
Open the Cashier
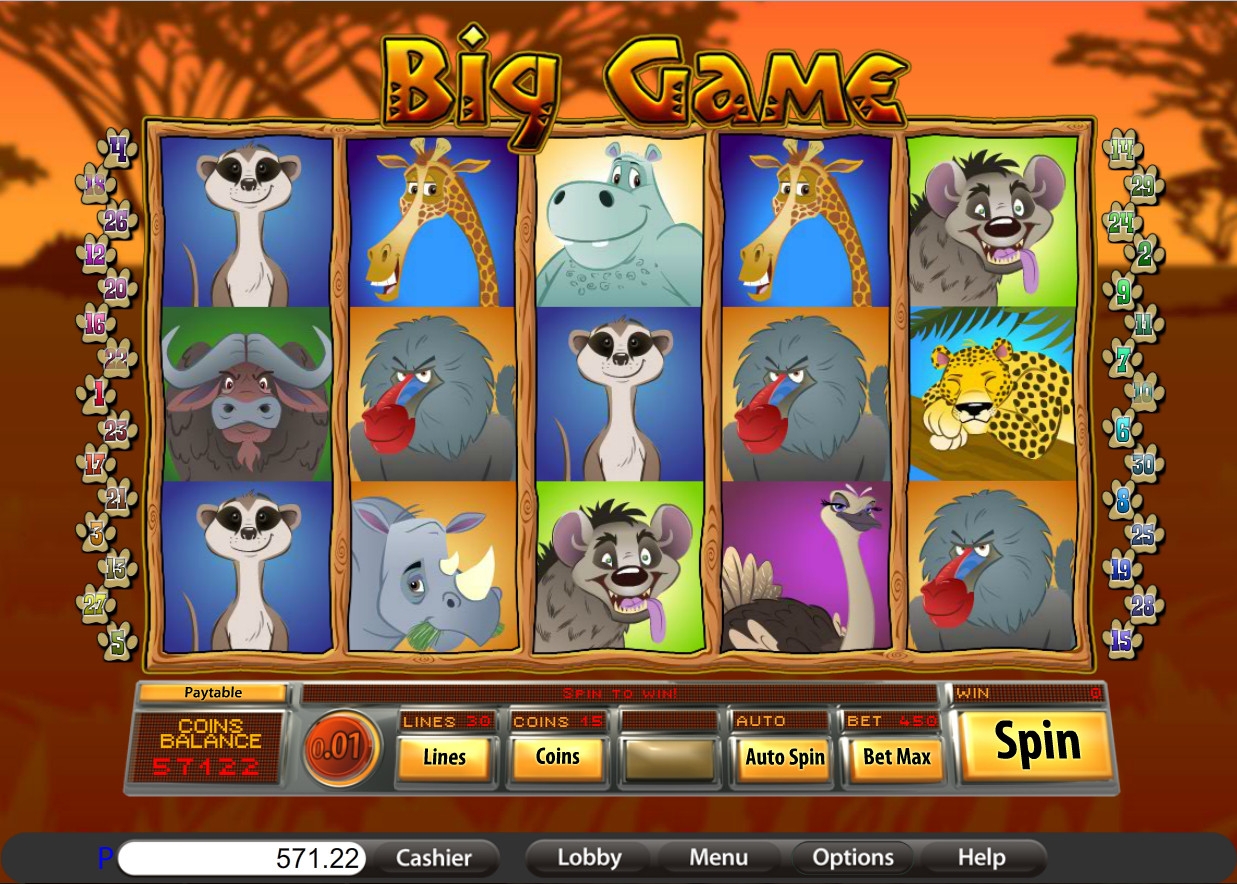[433, 858]
